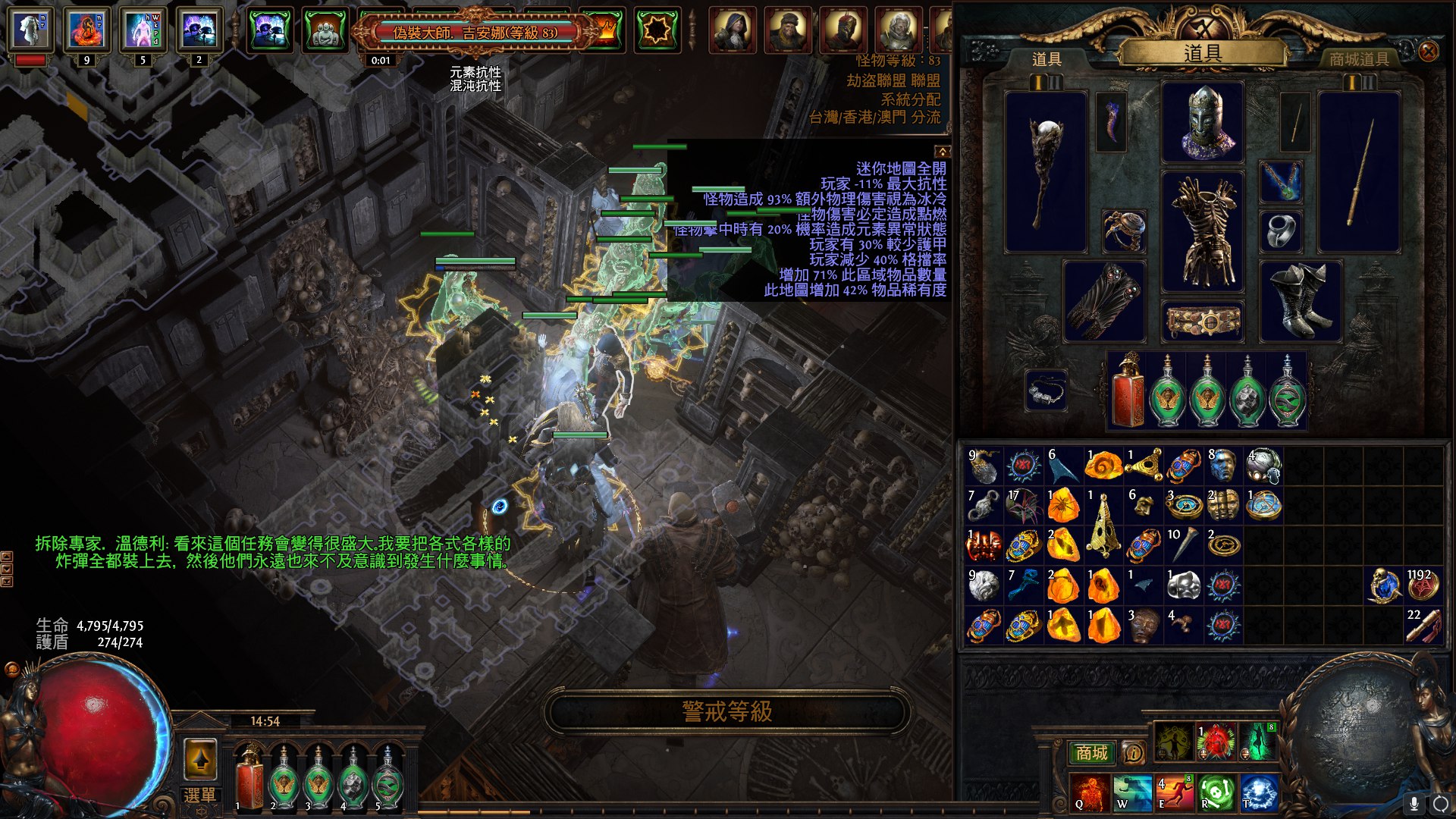1456x819 pixels.
Task: Select the golden wand offhand slot
Action: click(x=1360, y=172)
